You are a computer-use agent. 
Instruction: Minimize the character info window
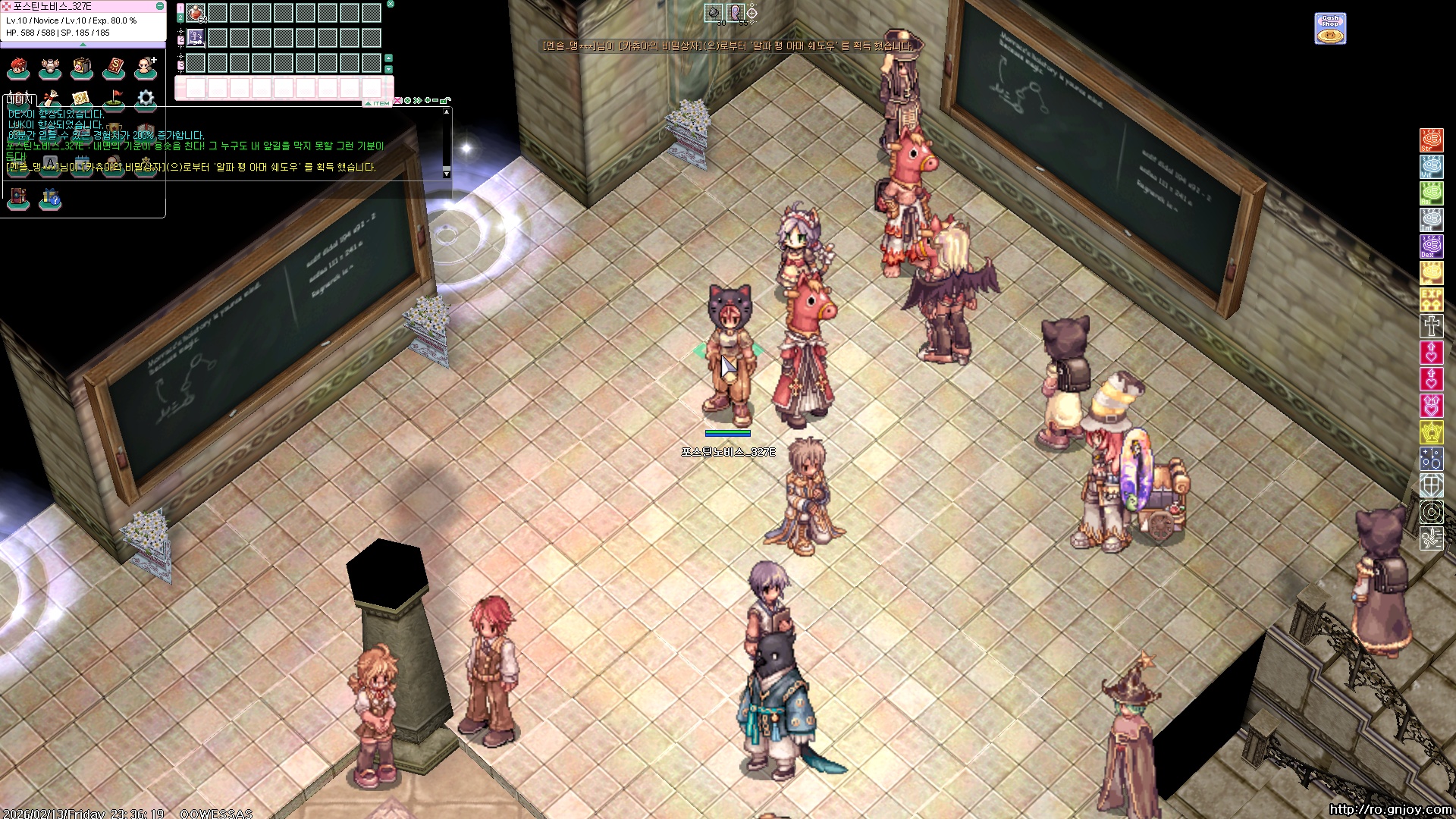(x=159, y=6)
